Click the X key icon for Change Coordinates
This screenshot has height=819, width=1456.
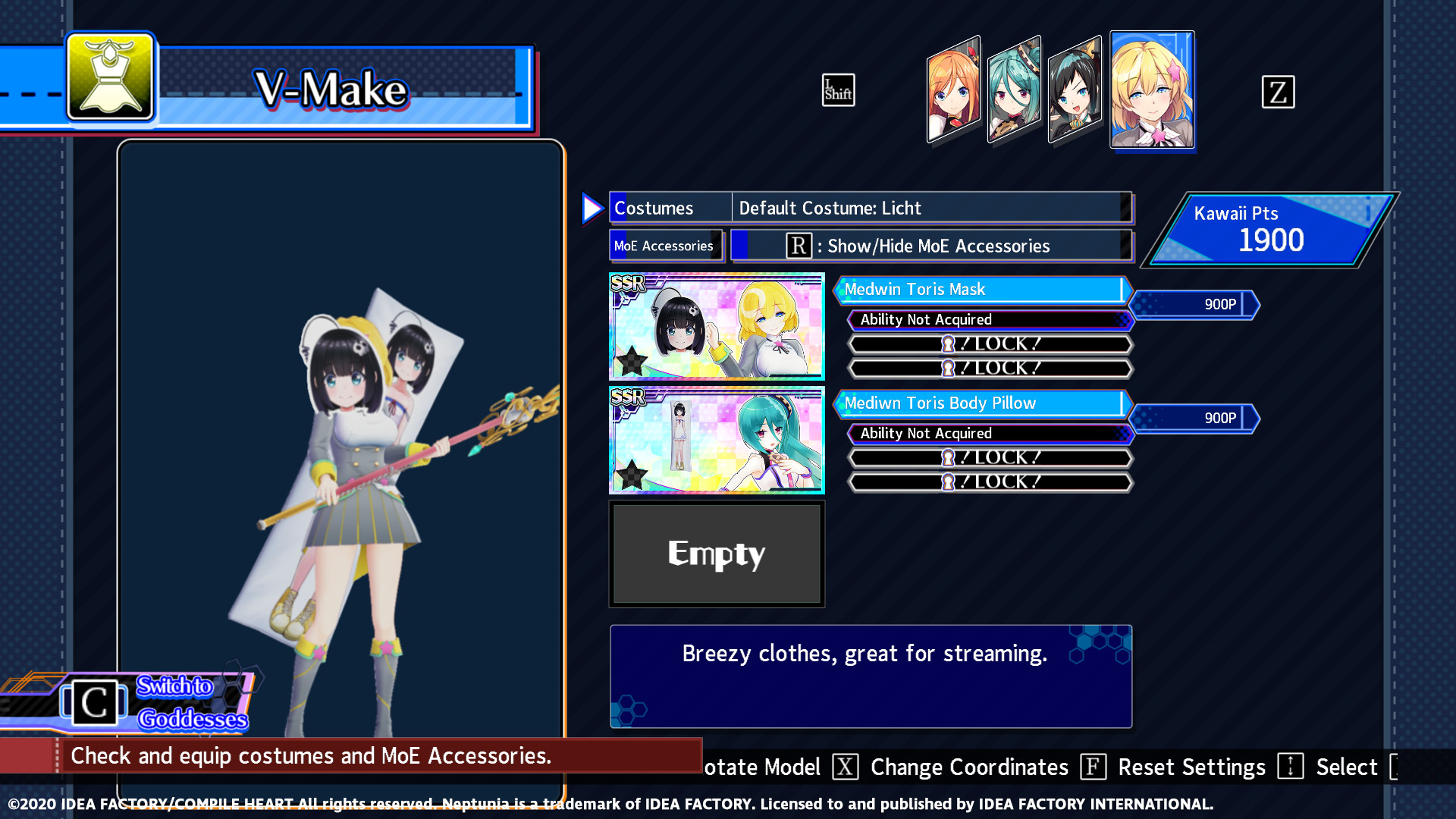tap(845, 767)
